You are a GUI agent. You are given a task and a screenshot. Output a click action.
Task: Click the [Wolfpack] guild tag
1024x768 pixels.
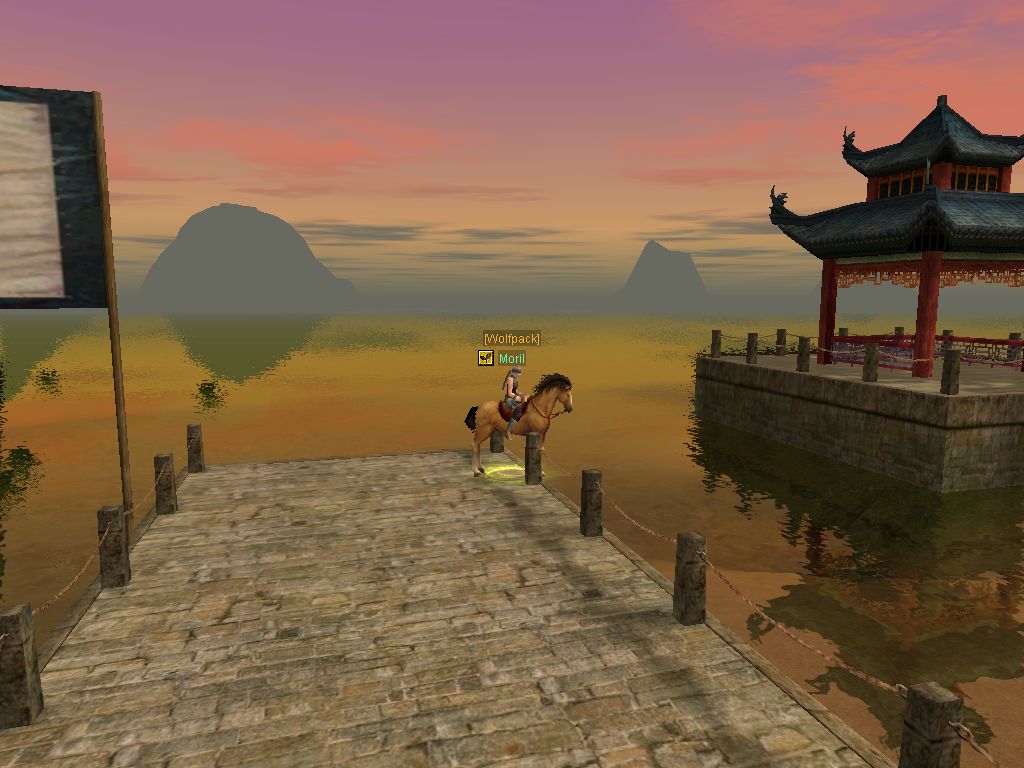[x=511, y=339]
